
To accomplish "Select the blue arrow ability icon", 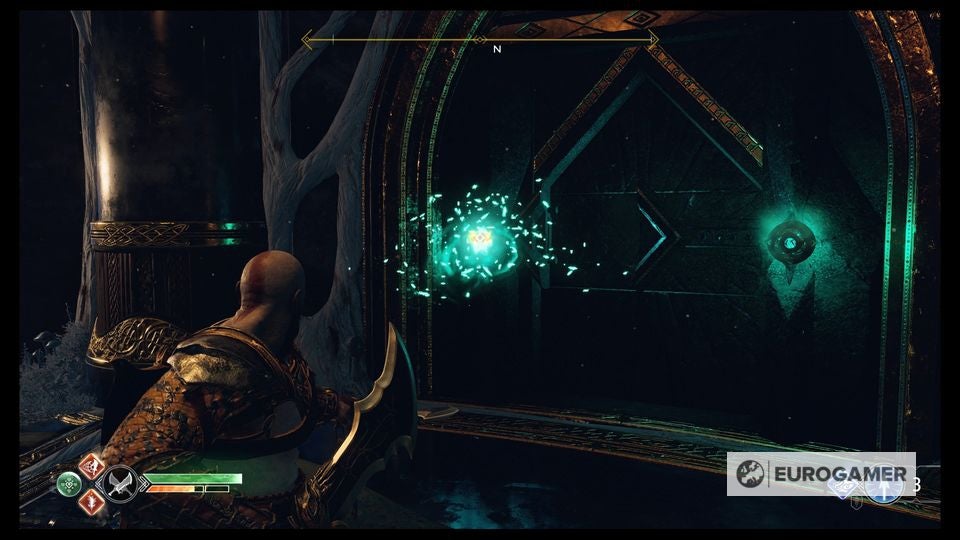I will (x=884, y=489).
